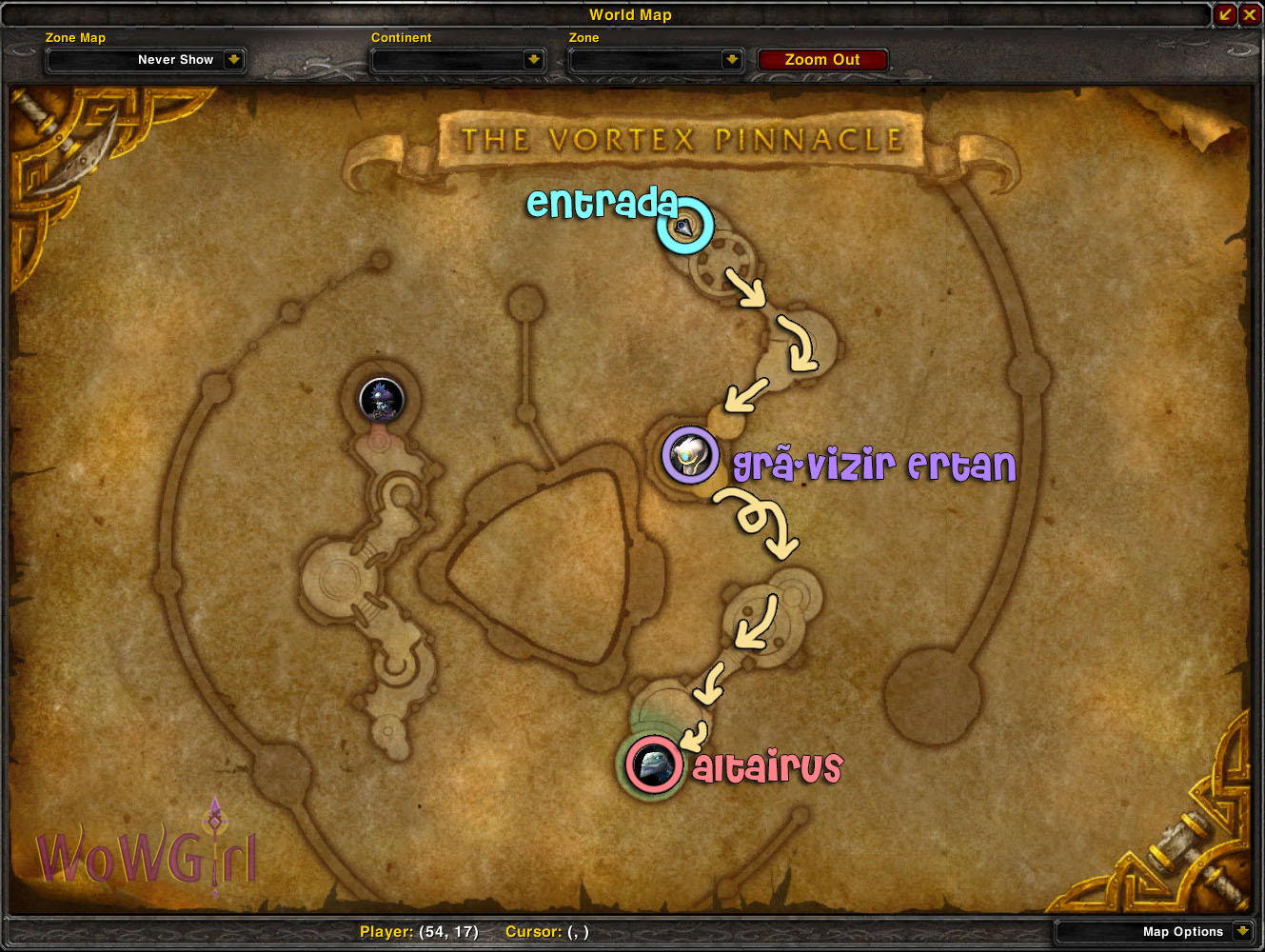The width and height of the screenshot is (1265, 952).
Task: Minimize the World Map with the arrow button
Action: [1225, 14]
